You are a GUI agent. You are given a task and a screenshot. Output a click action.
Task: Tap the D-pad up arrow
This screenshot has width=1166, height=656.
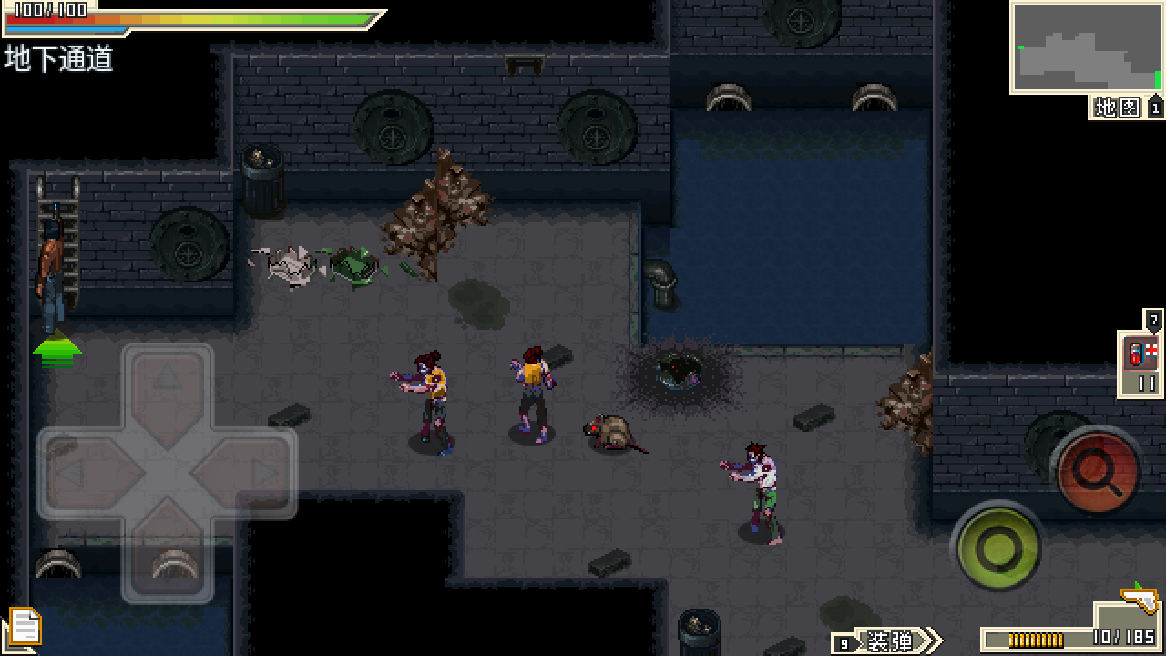[x=167, y=383]
